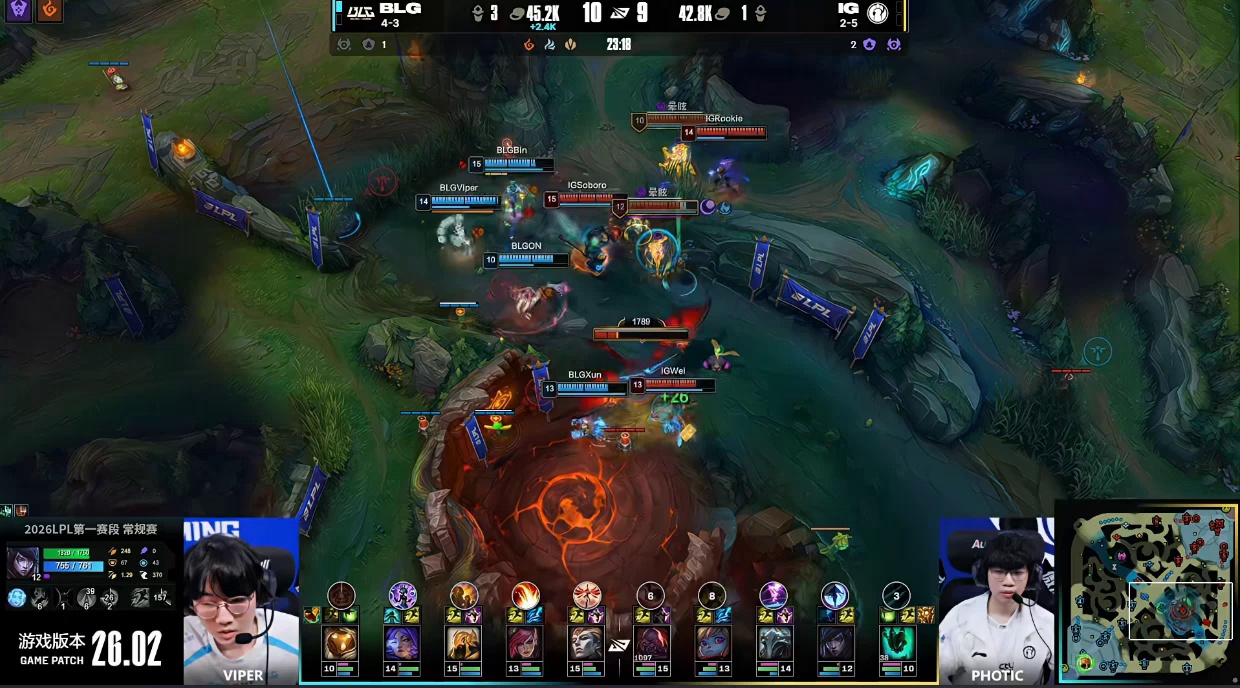Pick the pale-faced level 15 champion portrait
The width and height of the screenshot is (1240, 688).
click(587, 642)
